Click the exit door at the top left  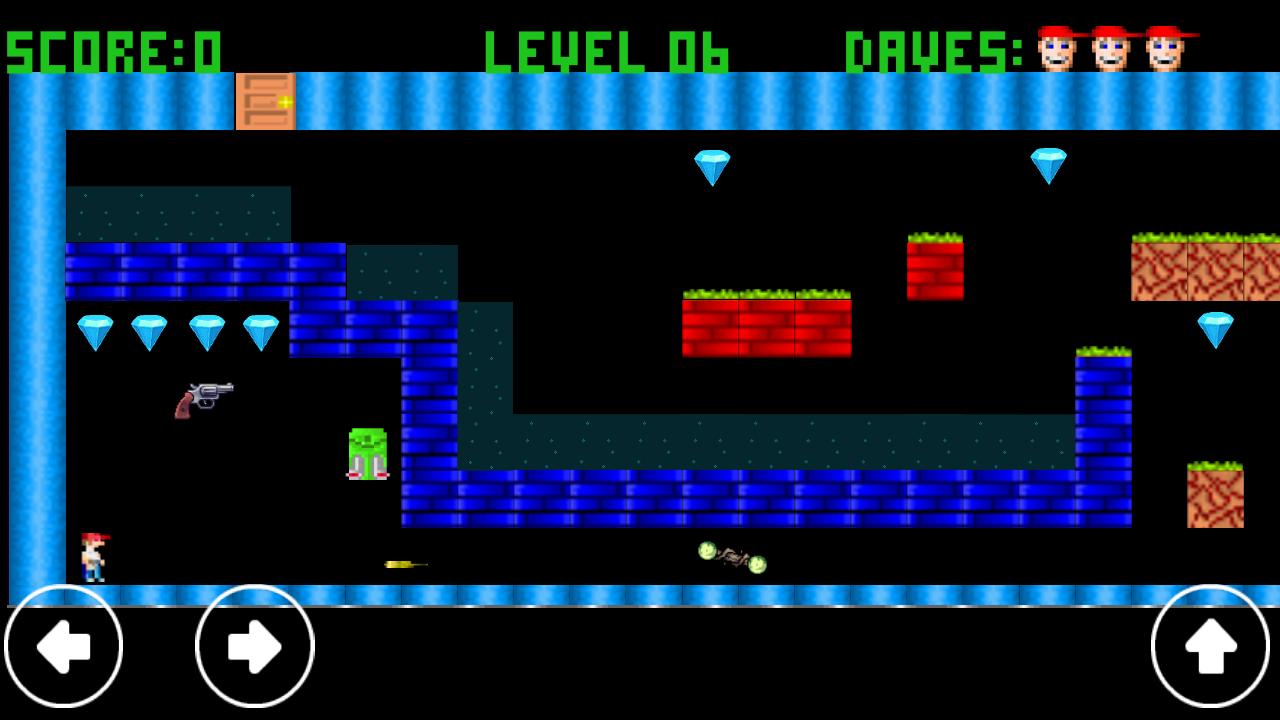pos(264,102)
